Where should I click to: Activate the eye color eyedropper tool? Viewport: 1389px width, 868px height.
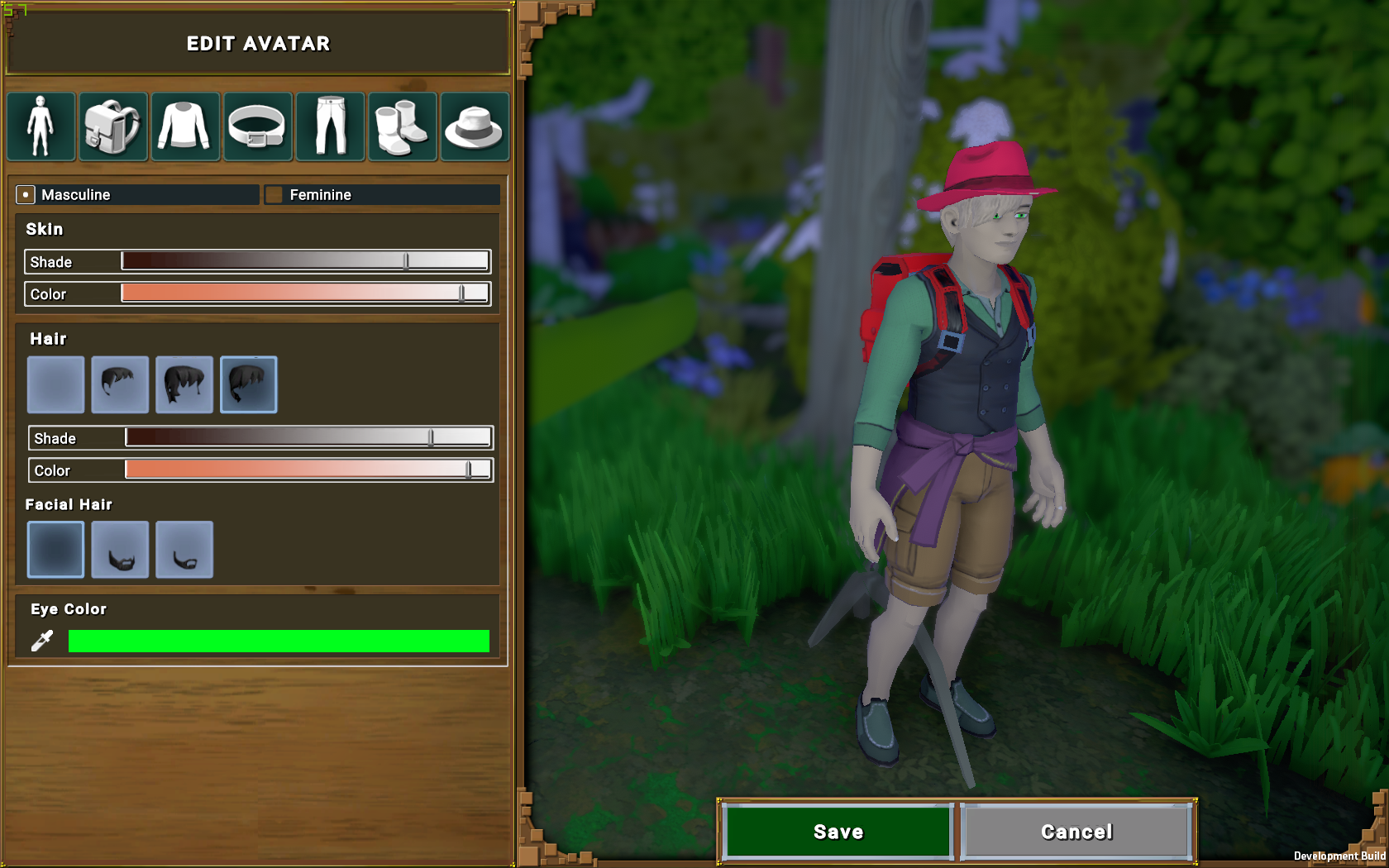coord(42,640)
